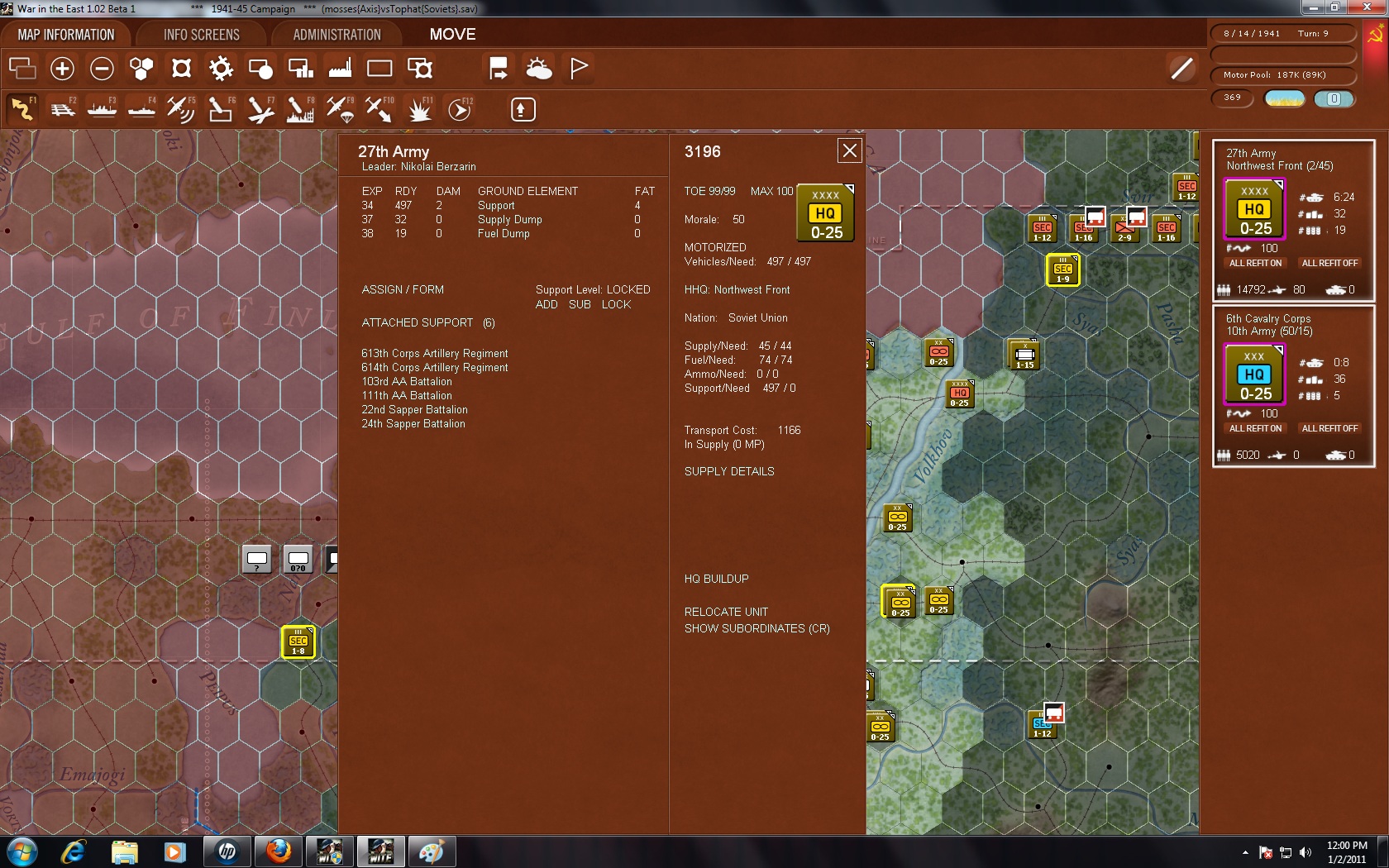Click the F11 bombardment mode icon

419,108
